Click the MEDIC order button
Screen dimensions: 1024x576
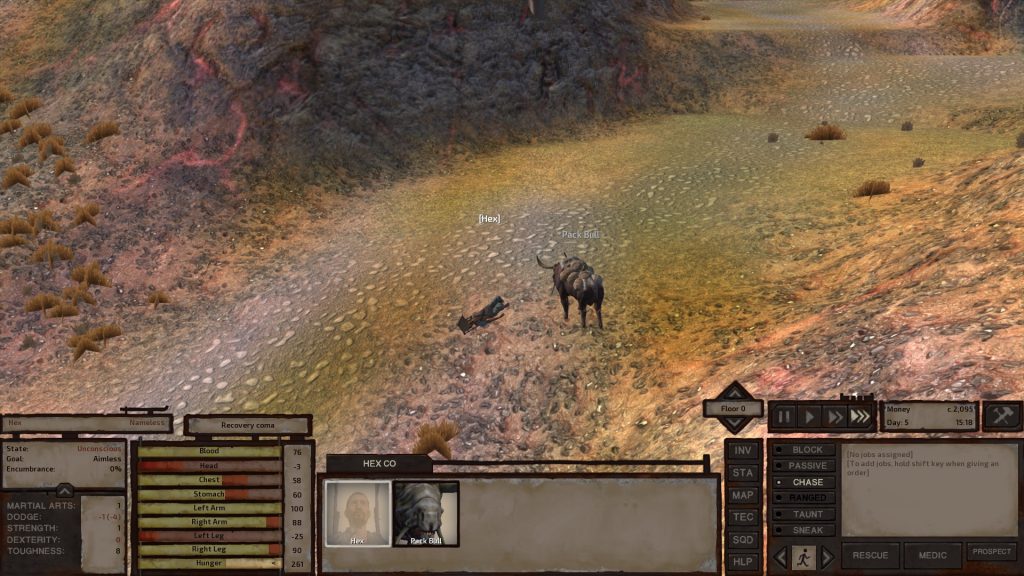click(932, 556)
